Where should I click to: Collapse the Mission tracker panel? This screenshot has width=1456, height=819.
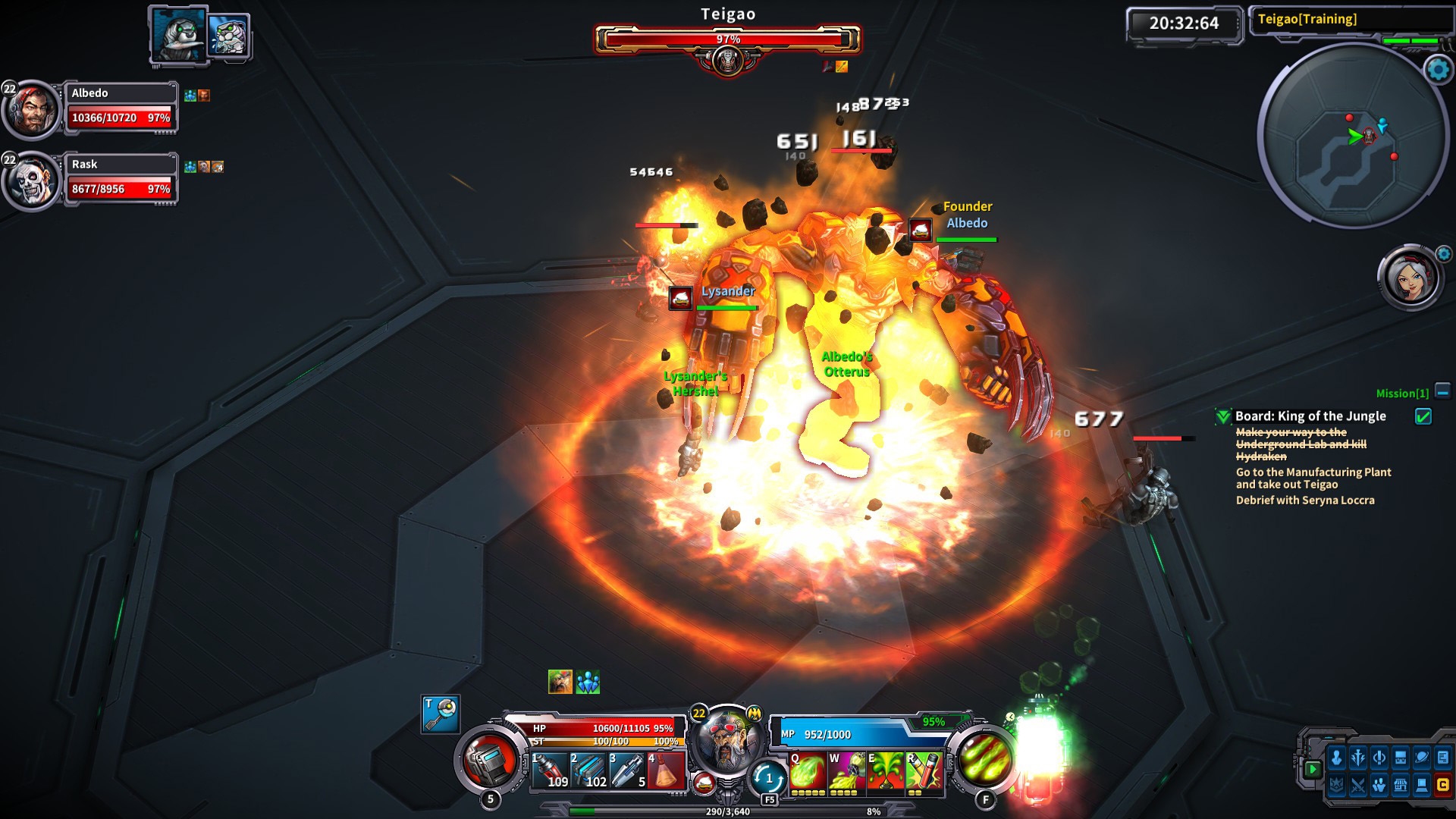point(1442,392)
